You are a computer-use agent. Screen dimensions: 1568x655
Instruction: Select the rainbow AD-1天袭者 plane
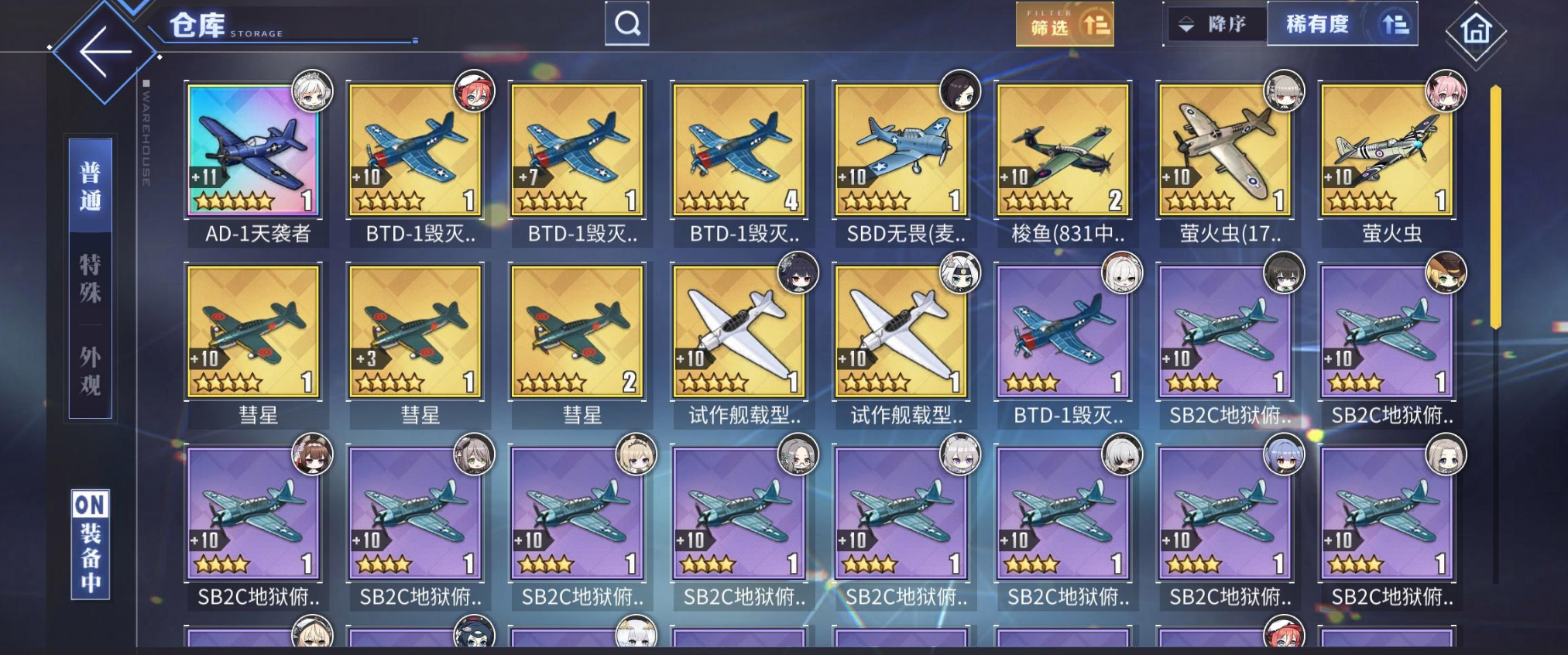click(253, 150)
